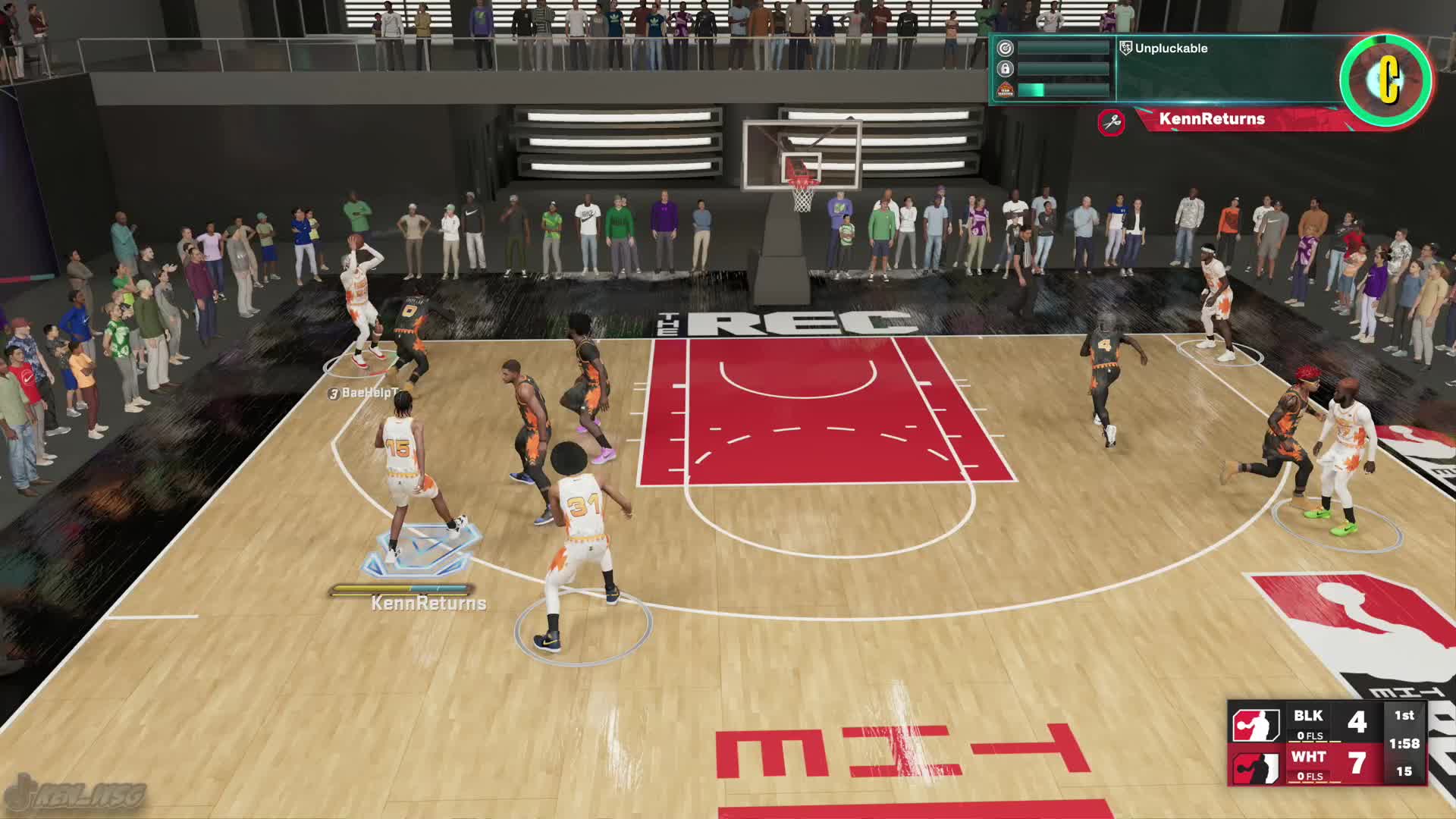This screenshot has width=1456, height=819.
Task: Select the target takeover icon
Action: (1006, 49)
